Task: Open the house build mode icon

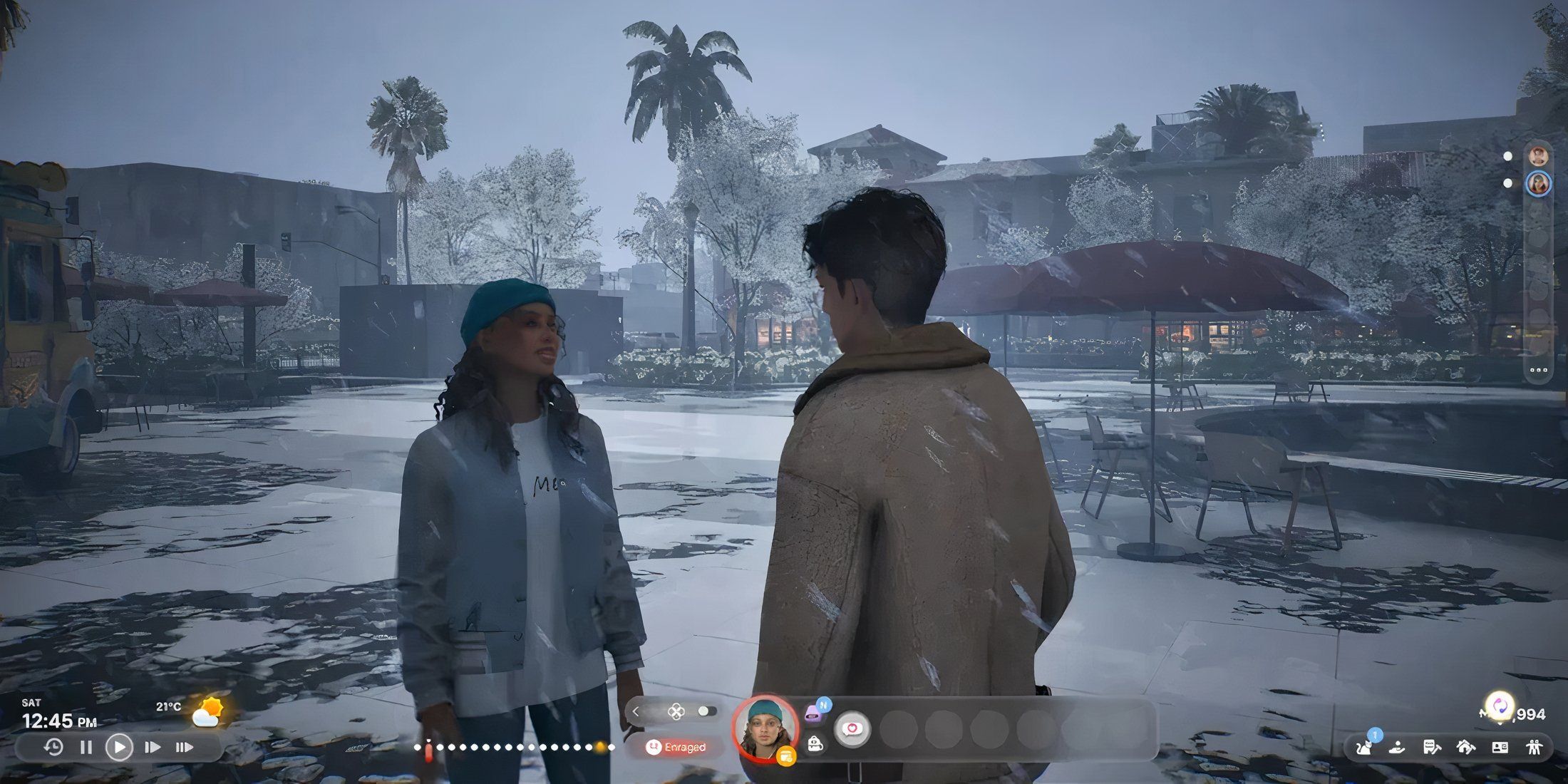Action: click(x=1465, y=747)
